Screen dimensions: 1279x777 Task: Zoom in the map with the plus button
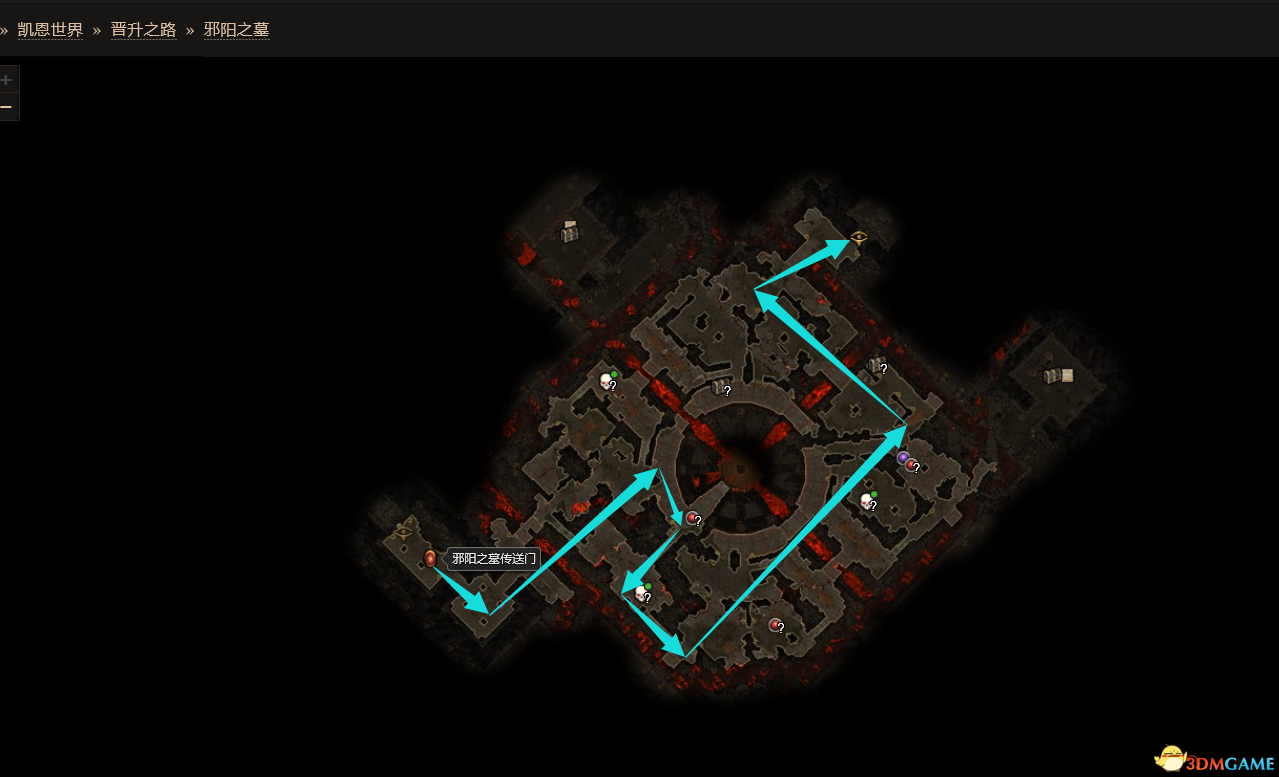(7, 80)
